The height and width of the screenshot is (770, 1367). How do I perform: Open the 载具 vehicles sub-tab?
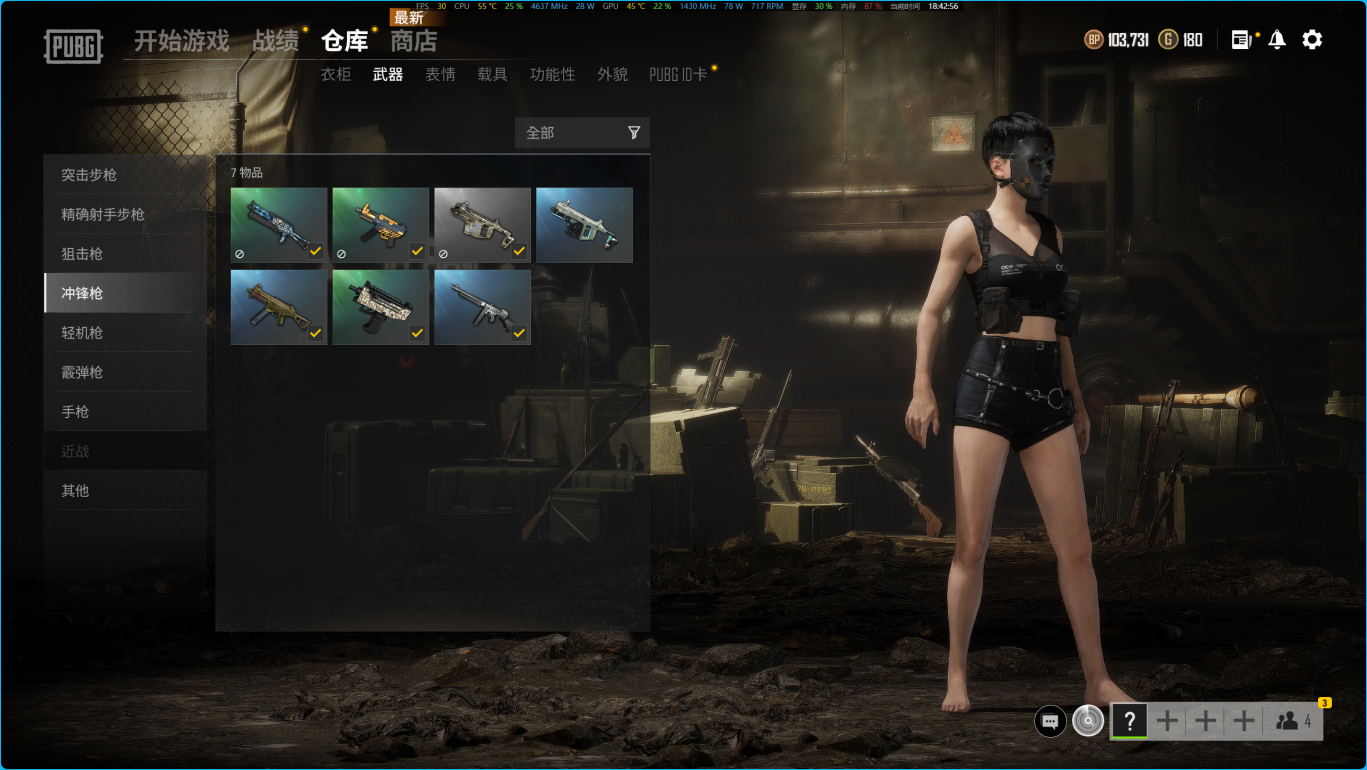click(x=492, y=74)
